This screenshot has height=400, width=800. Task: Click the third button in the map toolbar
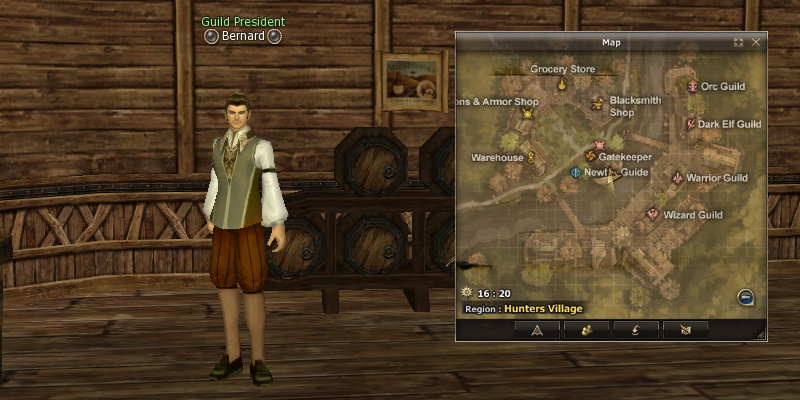[635, 329]
